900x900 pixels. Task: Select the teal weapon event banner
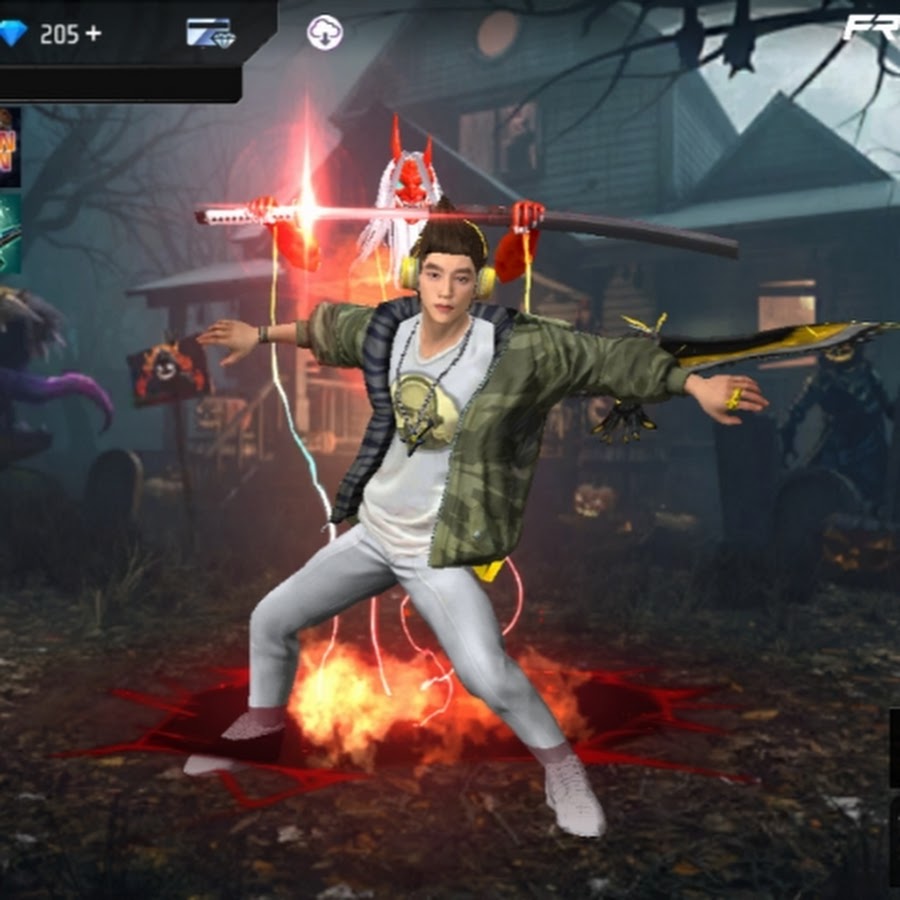tap(10, 234)
